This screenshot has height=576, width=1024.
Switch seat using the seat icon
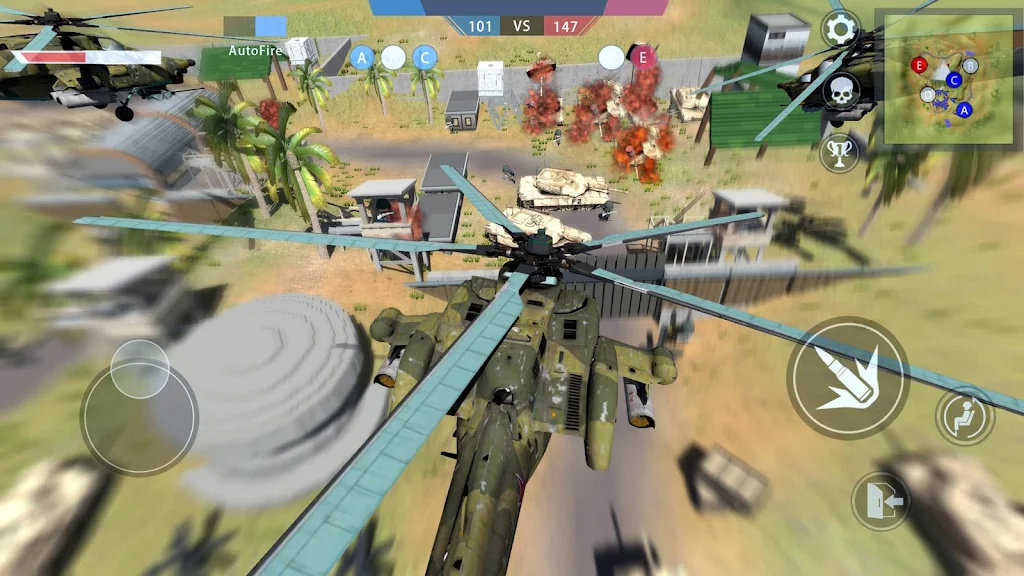(x=965, y=416)
